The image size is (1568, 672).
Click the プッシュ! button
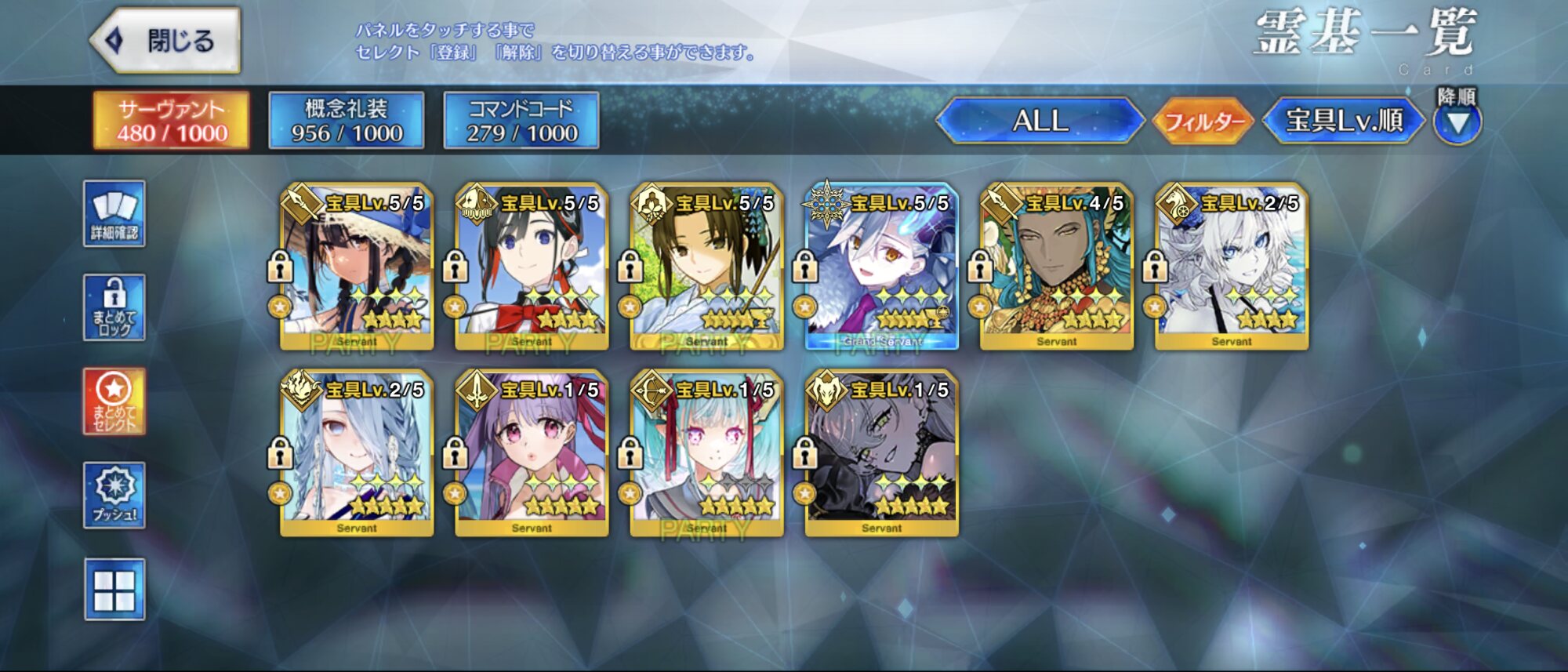click(x=114, y=495)
